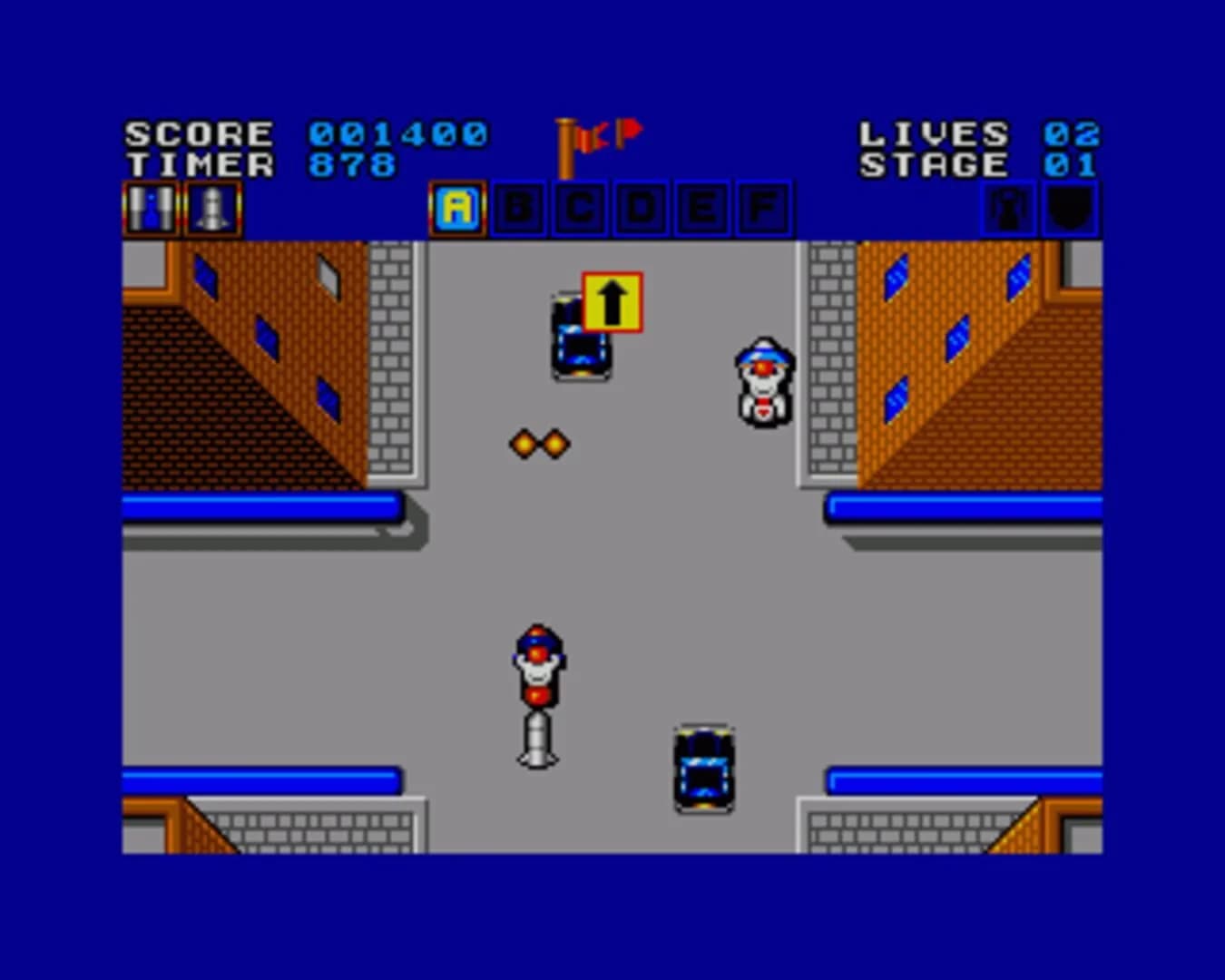The height and width of the screenshot is (980, 1225).
Task: Select the missile weapon icon
Action: click(x=211, y=206)
